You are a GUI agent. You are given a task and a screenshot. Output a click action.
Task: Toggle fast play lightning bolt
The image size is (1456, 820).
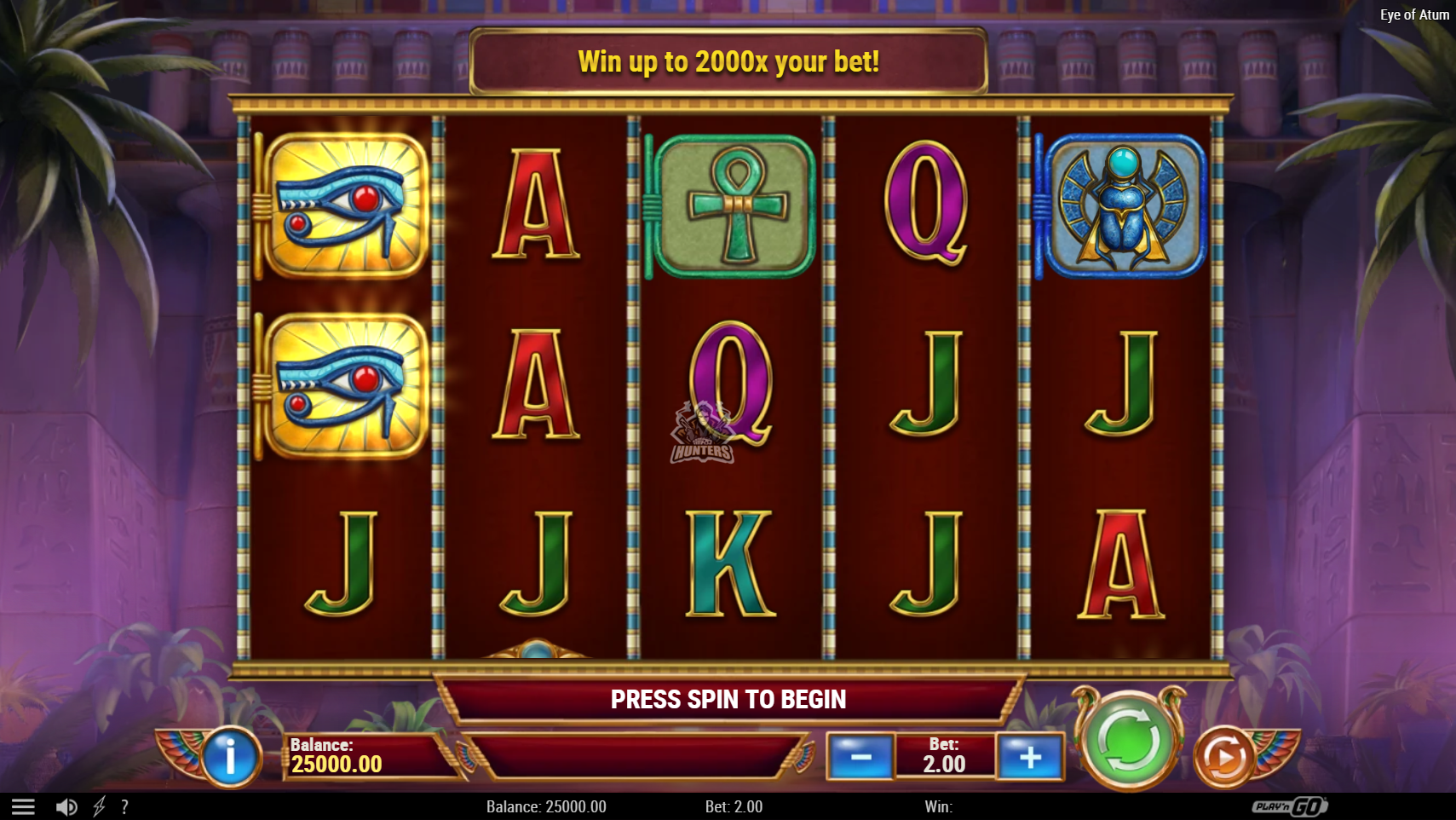[x=99, y=806]
